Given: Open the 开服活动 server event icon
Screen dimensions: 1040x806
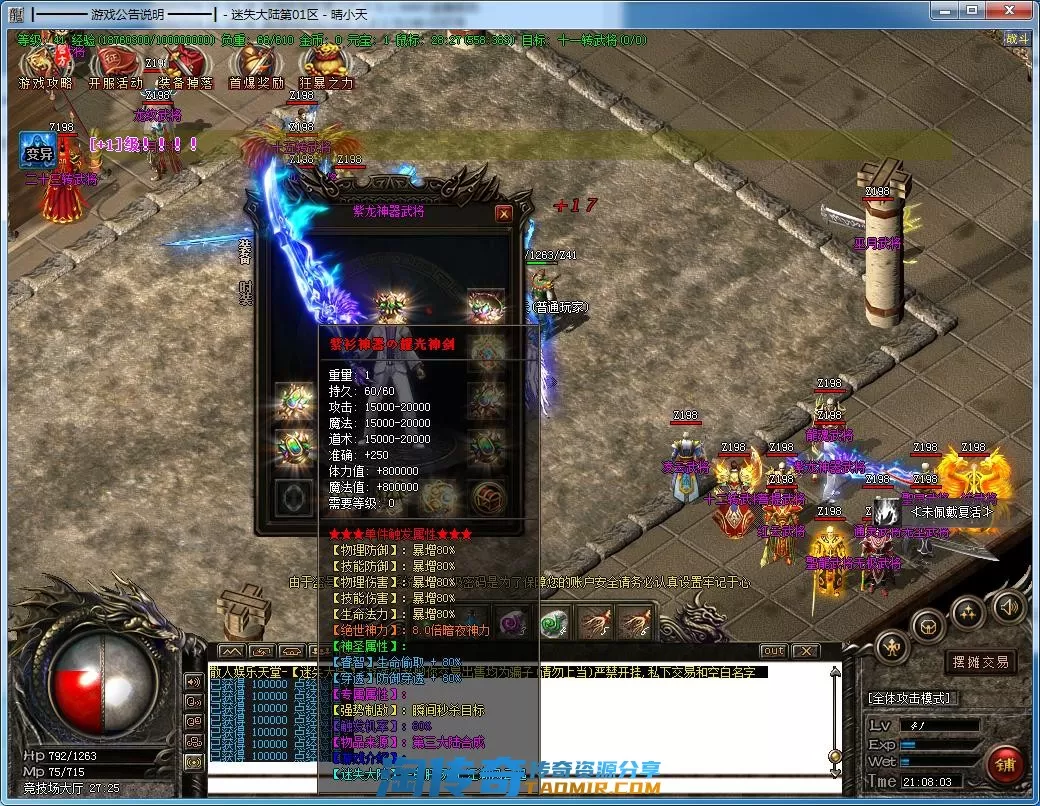Looking at the screenshot, I should coord(116,66).
